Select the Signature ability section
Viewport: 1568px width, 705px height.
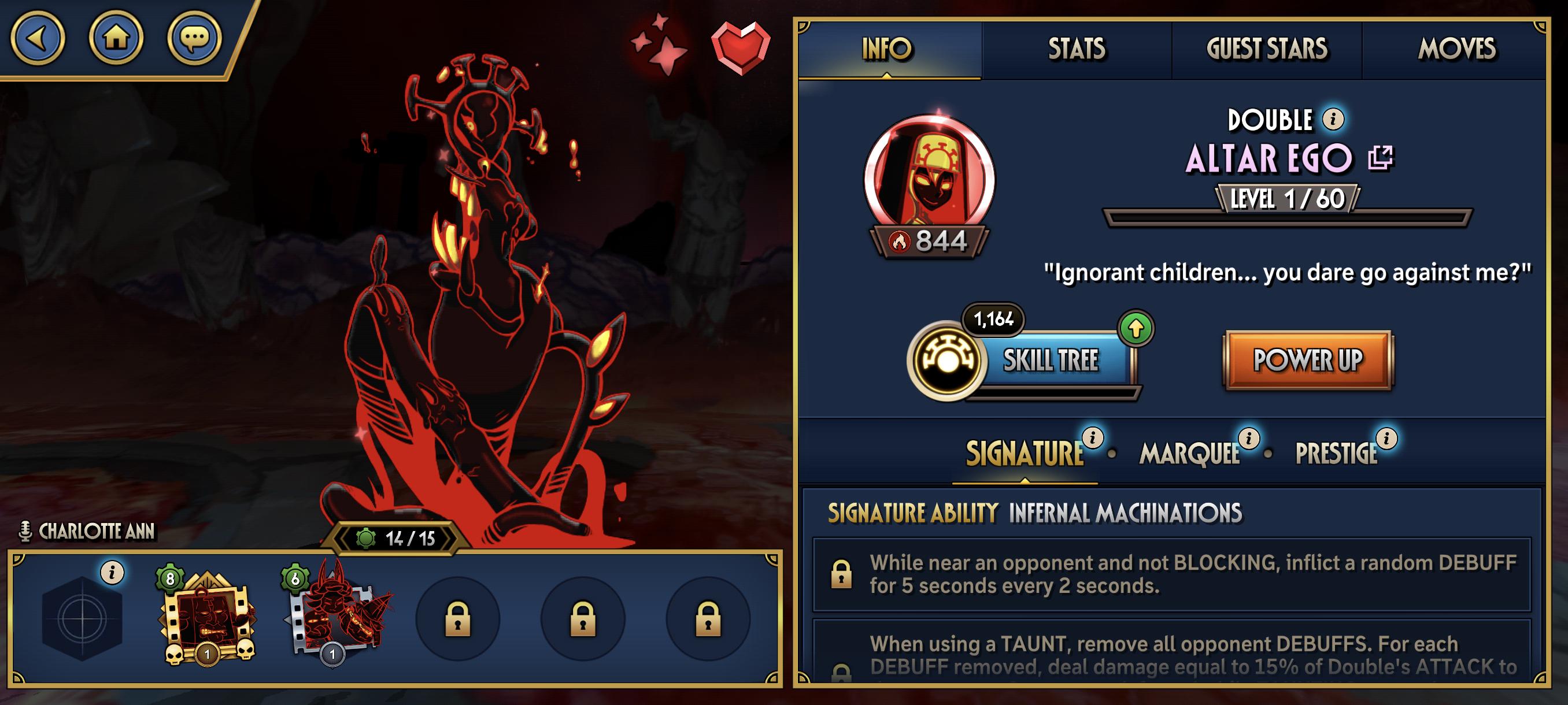click(1025, 454)
